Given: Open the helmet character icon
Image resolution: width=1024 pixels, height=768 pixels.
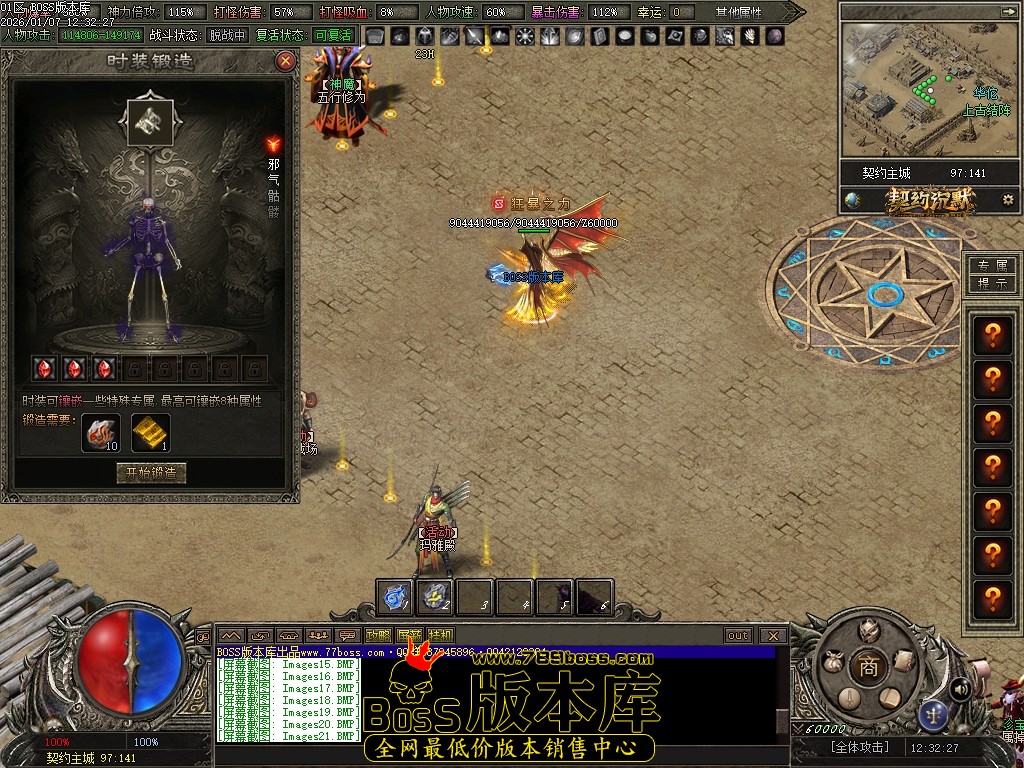Looking at the screenshot, I should point(869,630).
